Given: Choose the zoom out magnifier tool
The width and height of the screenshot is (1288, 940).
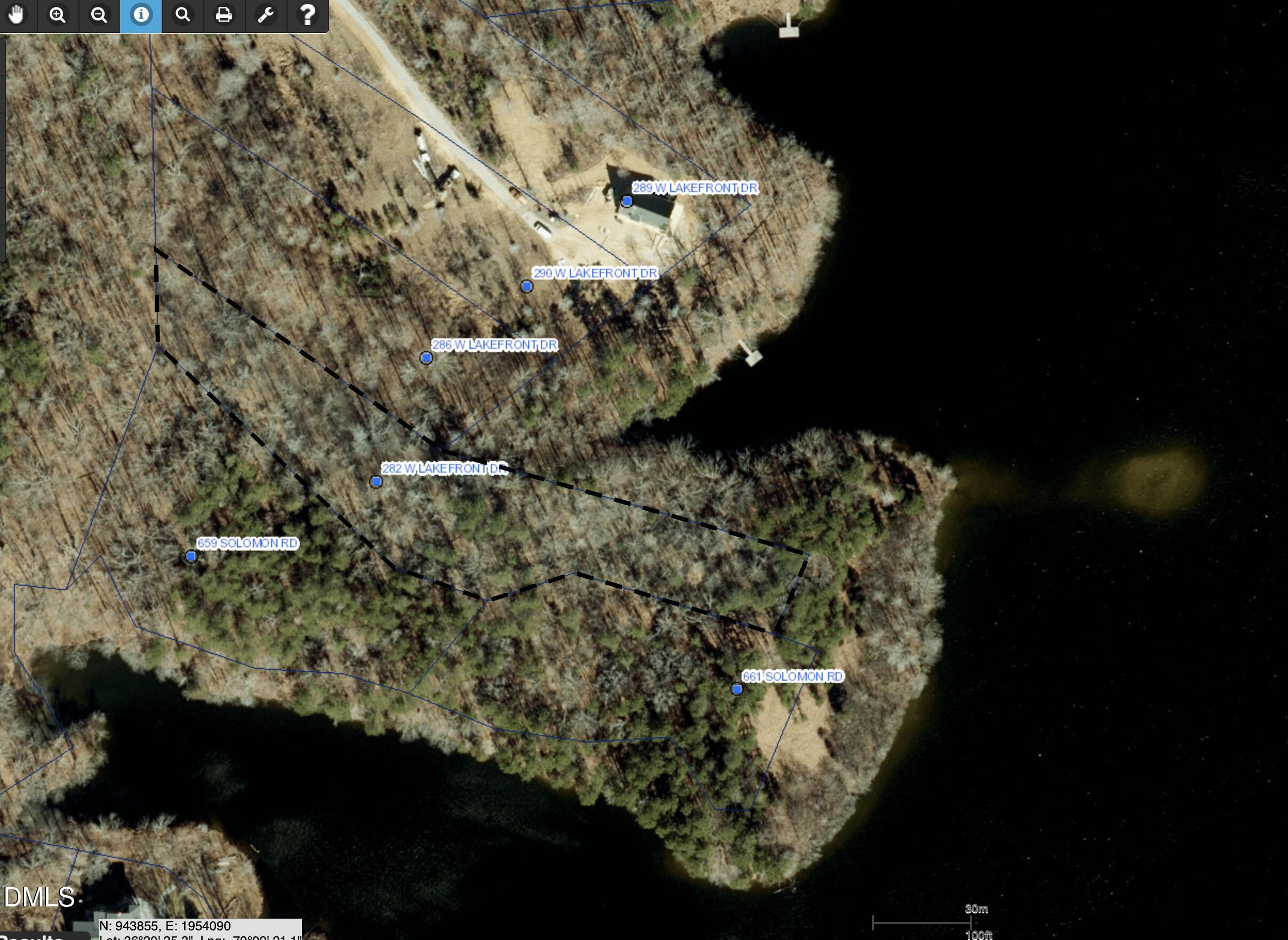Looking at the screenshot, I should pos(99,15).
